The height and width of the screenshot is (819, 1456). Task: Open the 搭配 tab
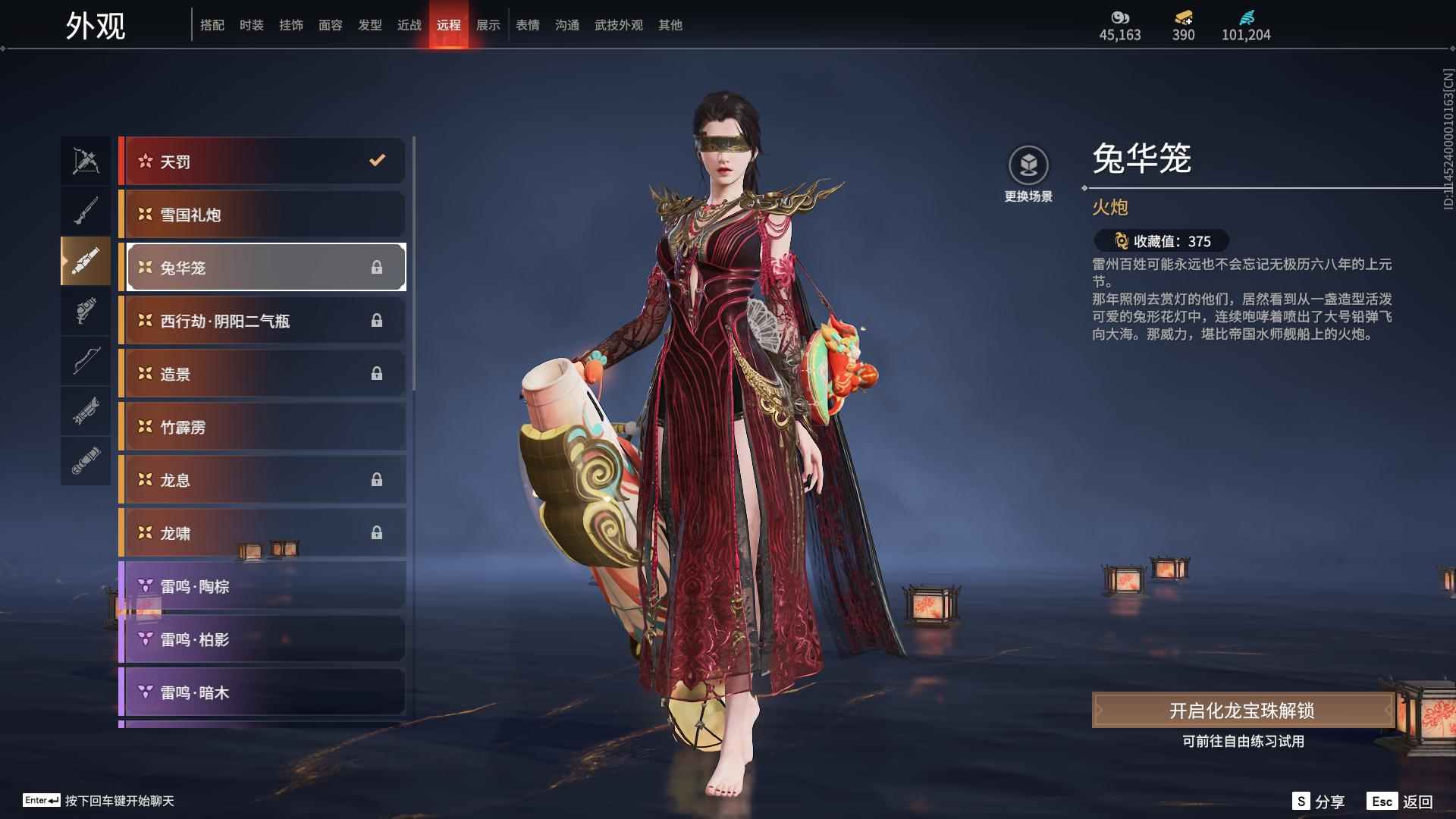click(x=212, y=25)
